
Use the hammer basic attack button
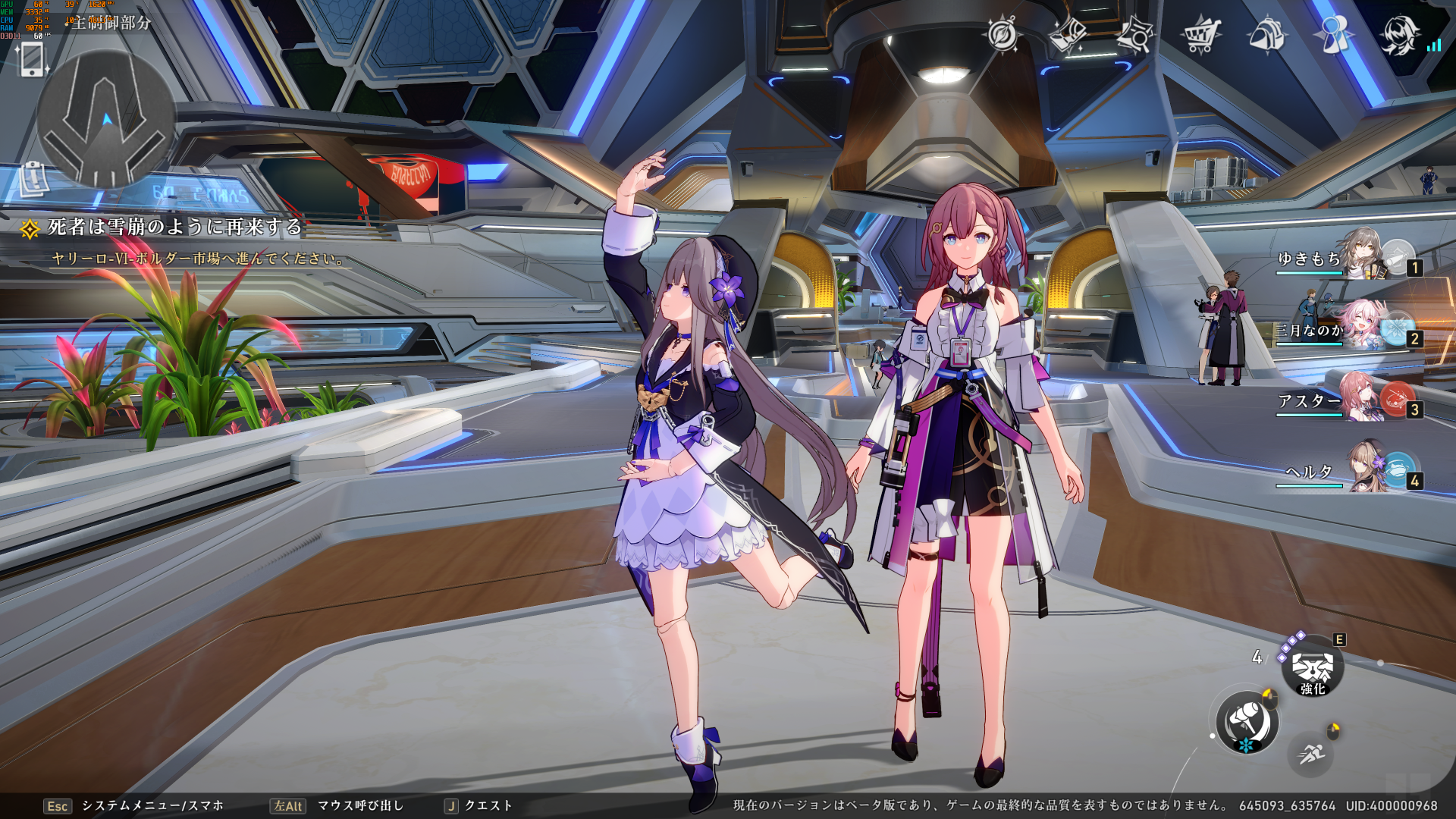[x=1247, y=722]
